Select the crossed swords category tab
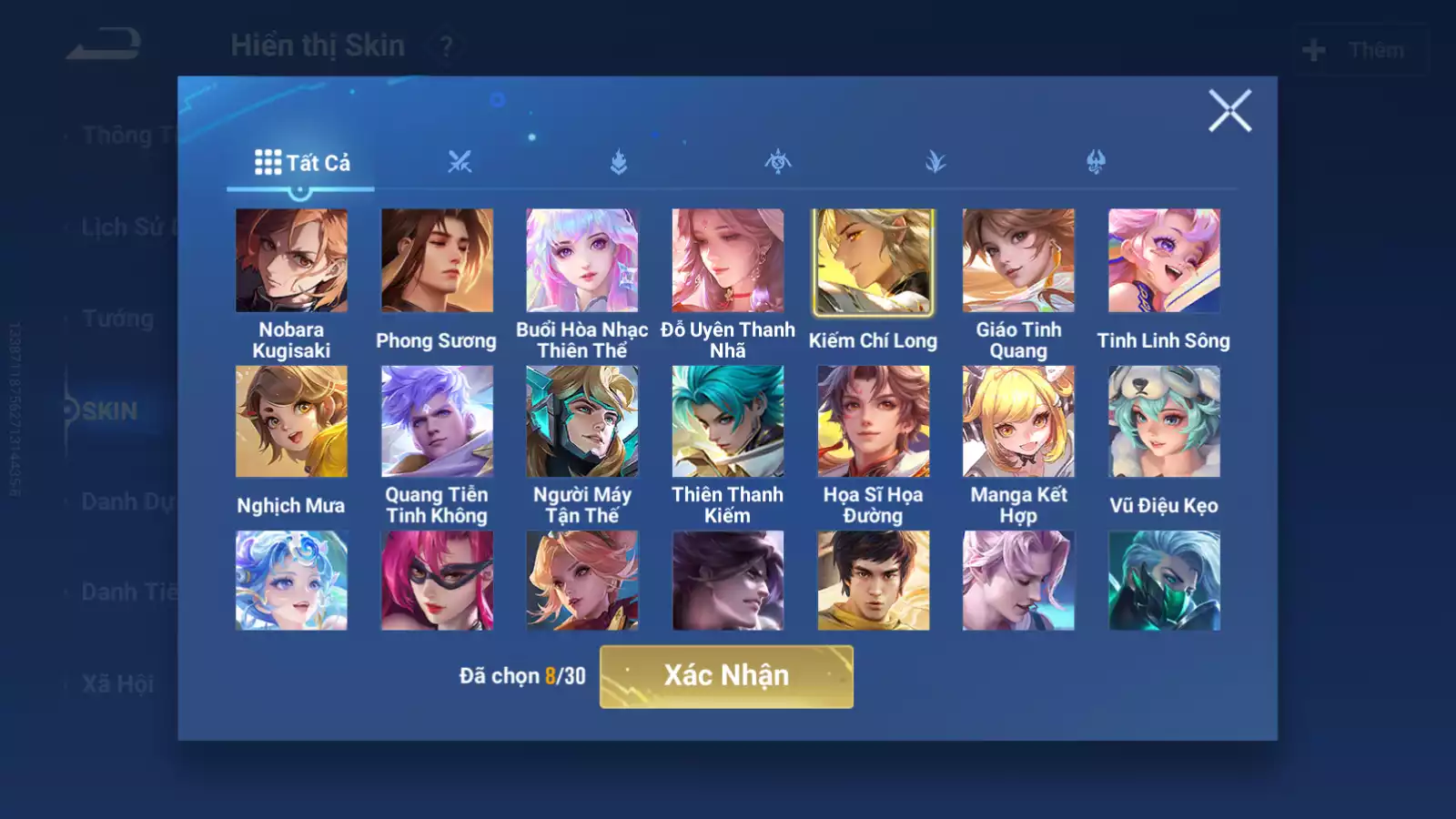The height and width of the screenshot is (819, 1456). 460,163
